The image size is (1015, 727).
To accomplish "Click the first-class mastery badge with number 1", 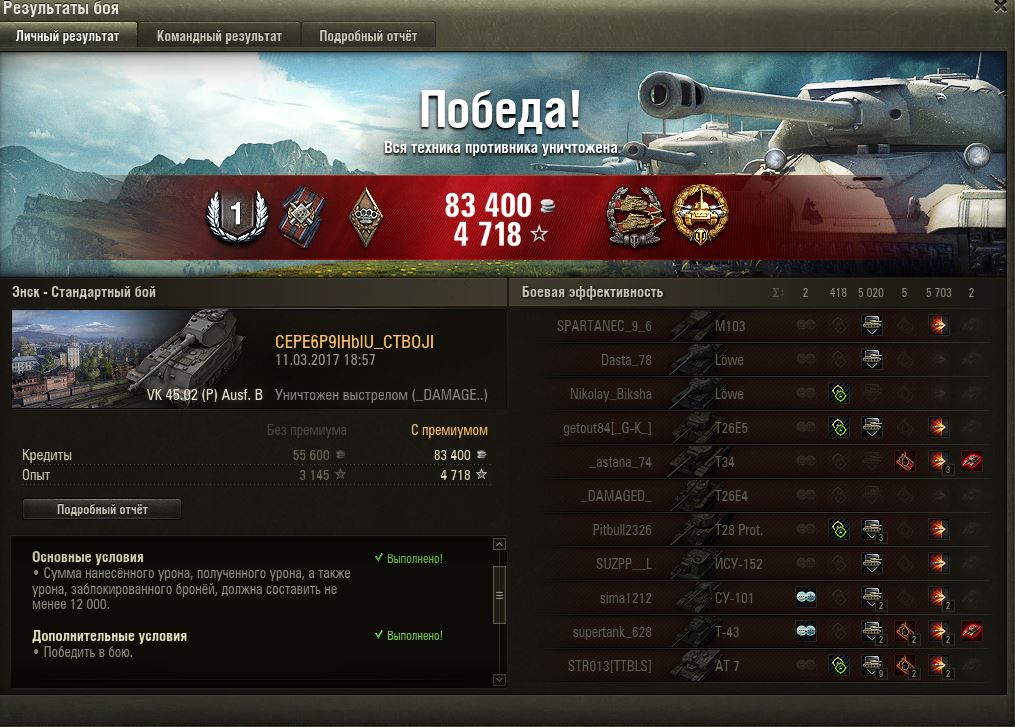I will [x=237, y=213].
